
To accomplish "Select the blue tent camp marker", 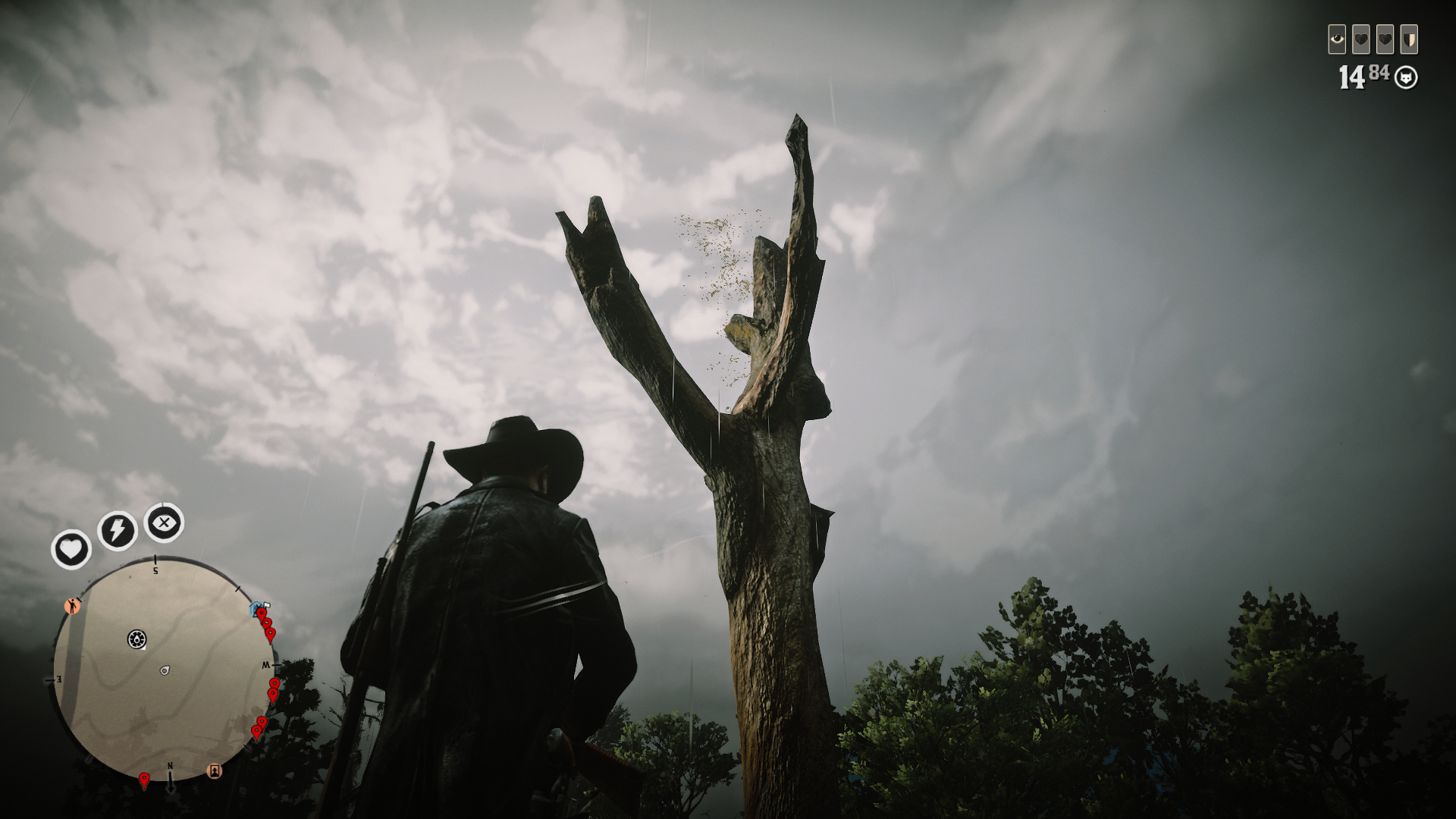I will click(254, 609).
